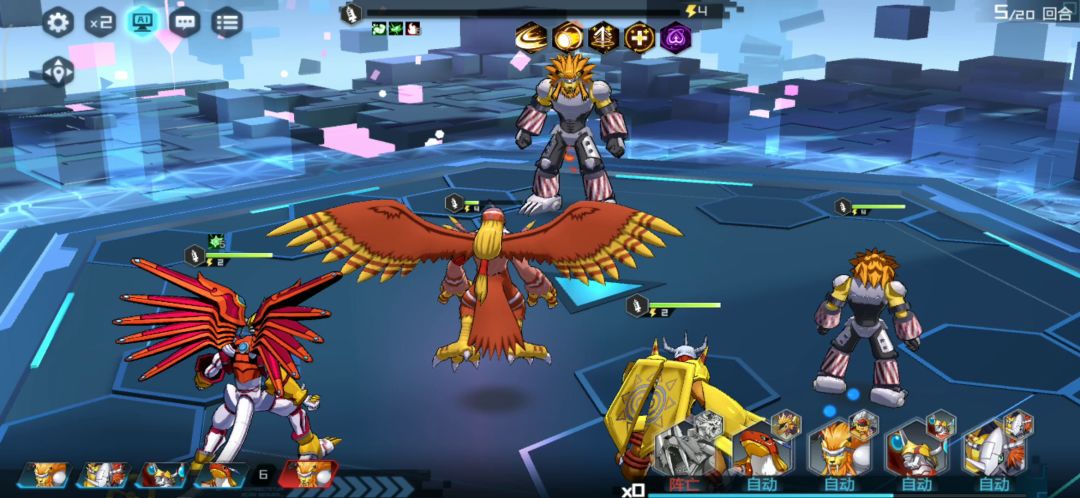Open the chat speech bubble

tap(185, 22)
